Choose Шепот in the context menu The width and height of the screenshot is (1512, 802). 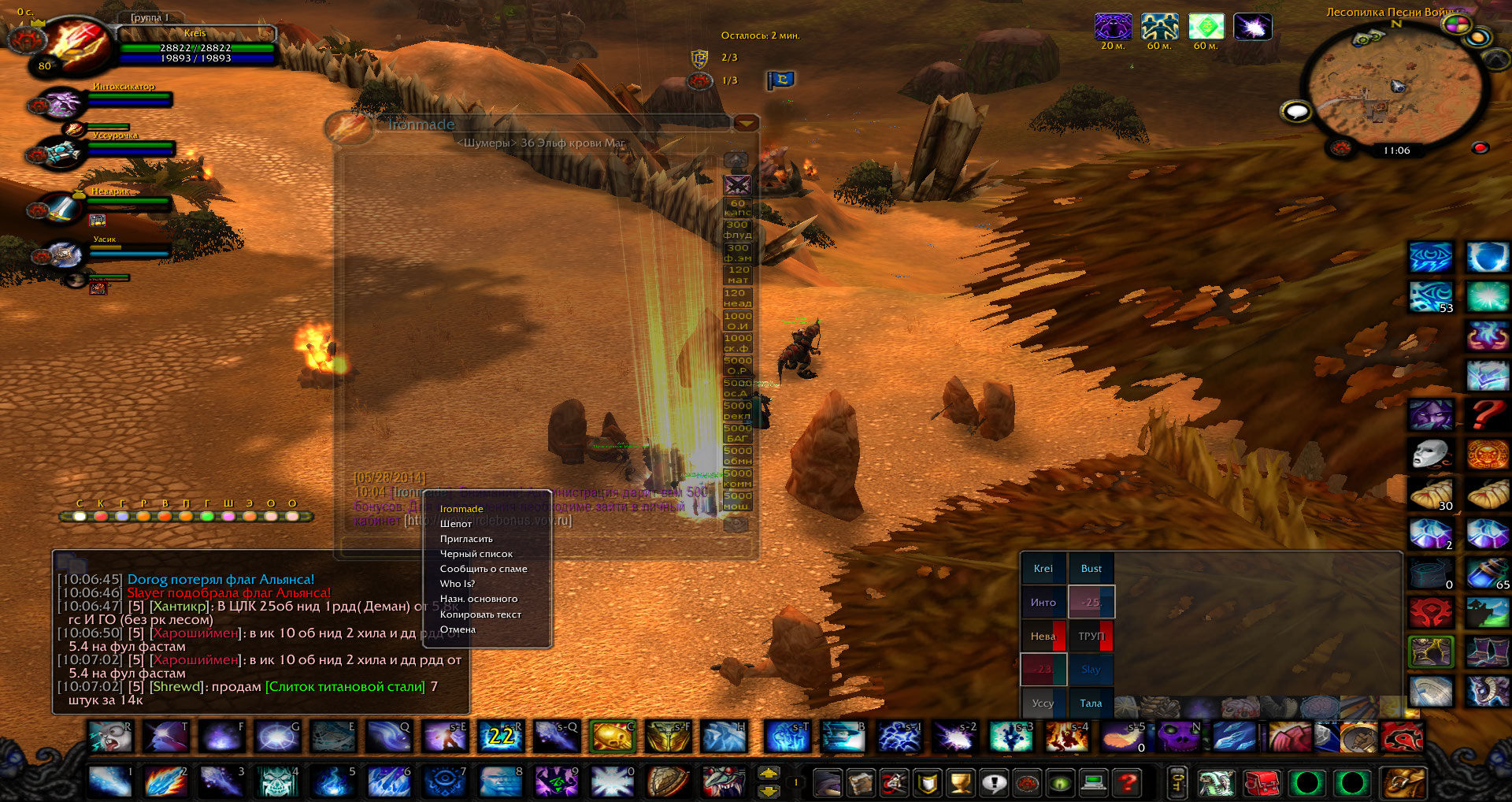coord(456,524)
